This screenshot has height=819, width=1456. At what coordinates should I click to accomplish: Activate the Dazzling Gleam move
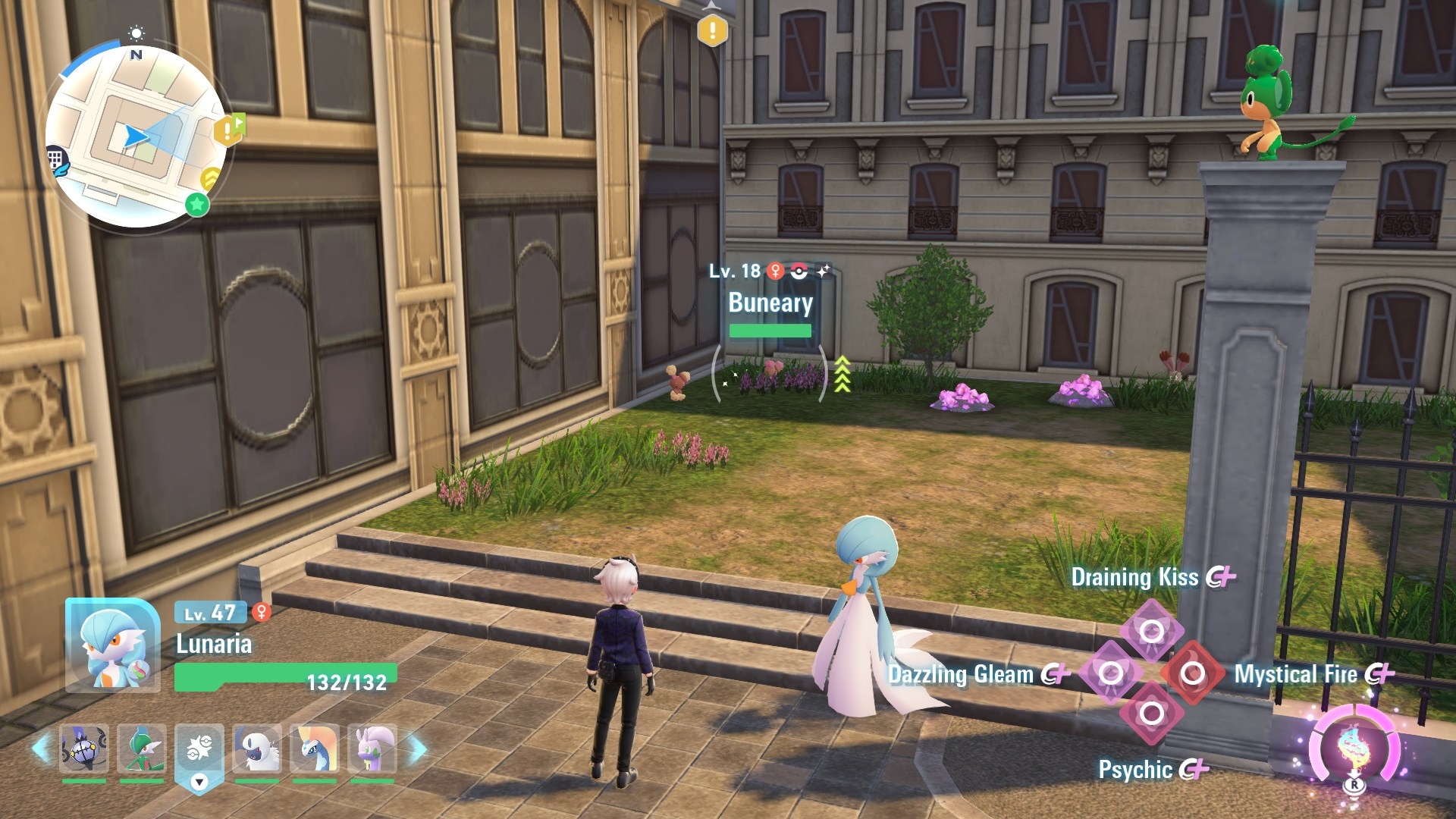(1110, 673)
